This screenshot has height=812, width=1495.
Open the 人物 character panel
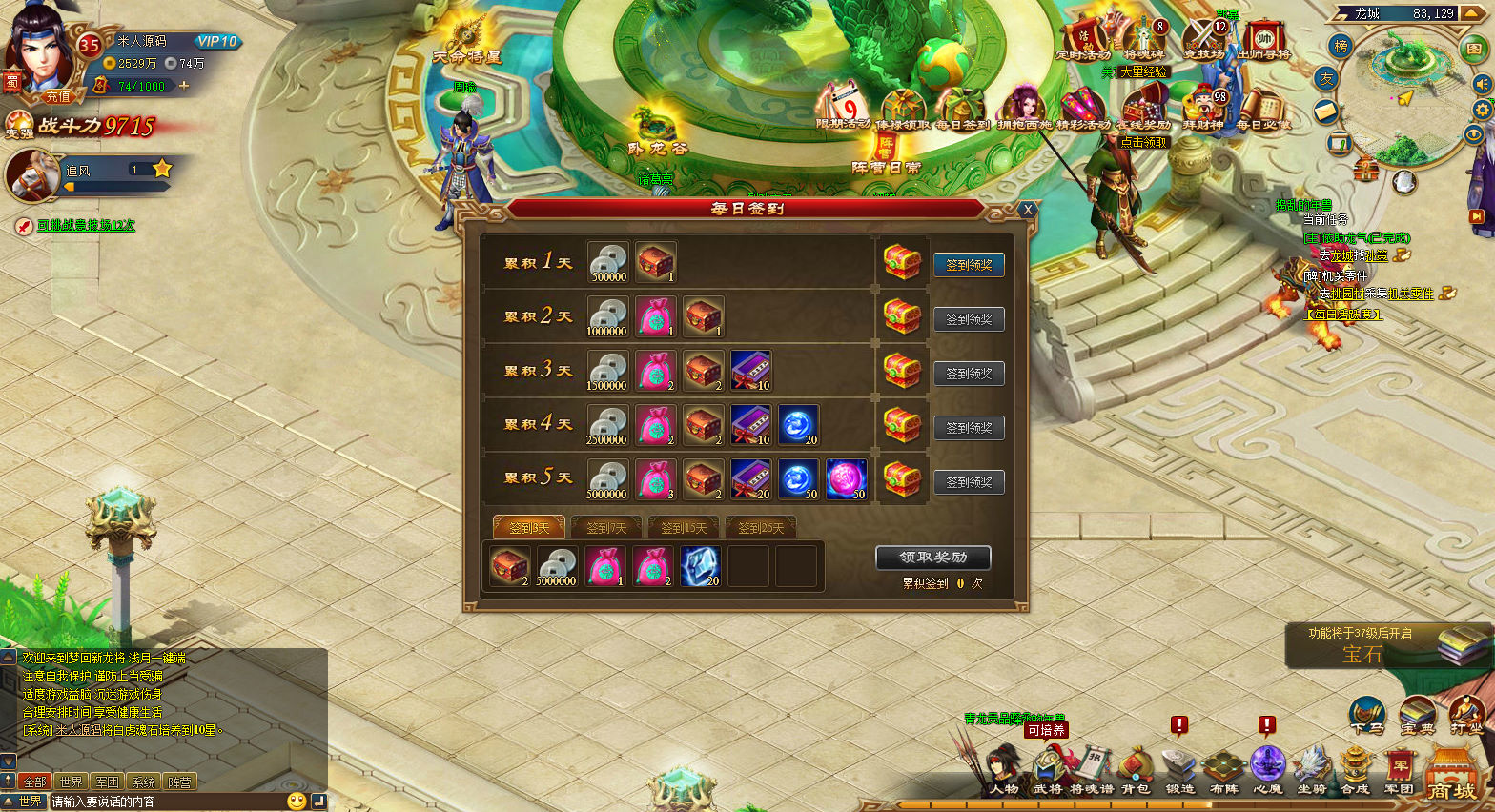point(1003,772)
